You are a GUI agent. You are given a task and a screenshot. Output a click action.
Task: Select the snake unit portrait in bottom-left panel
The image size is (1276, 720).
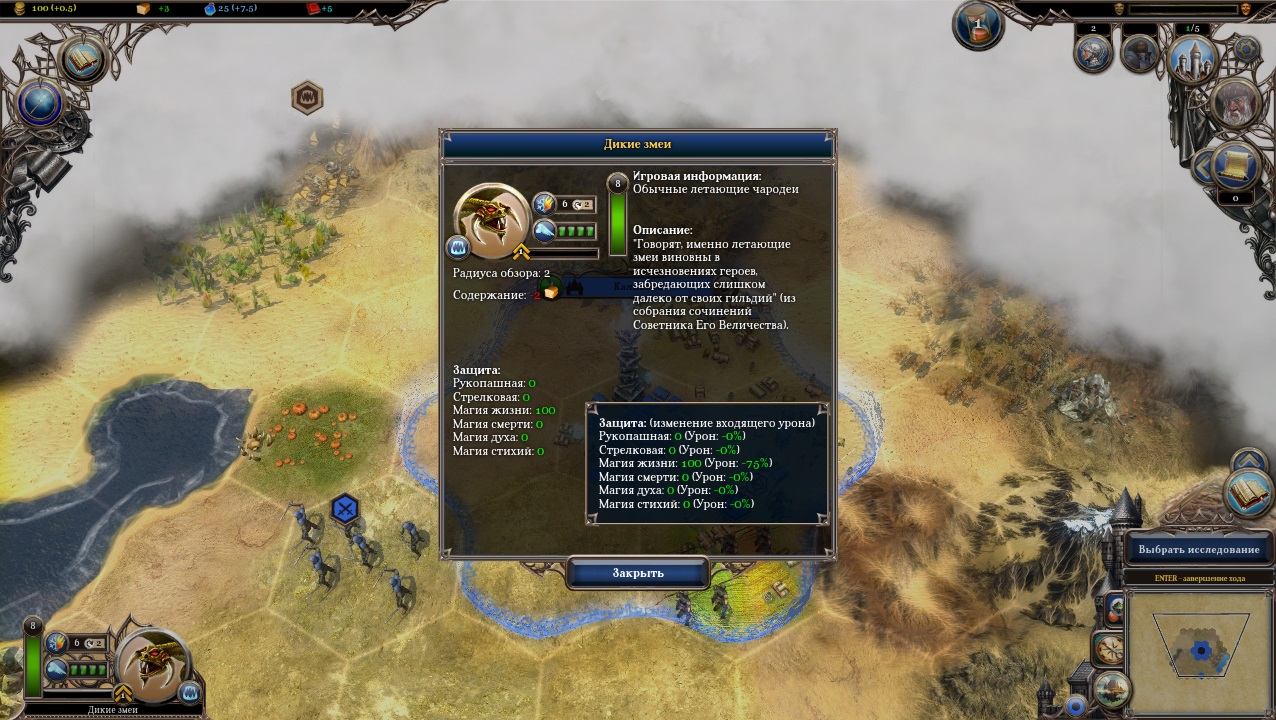coord(153,663)
